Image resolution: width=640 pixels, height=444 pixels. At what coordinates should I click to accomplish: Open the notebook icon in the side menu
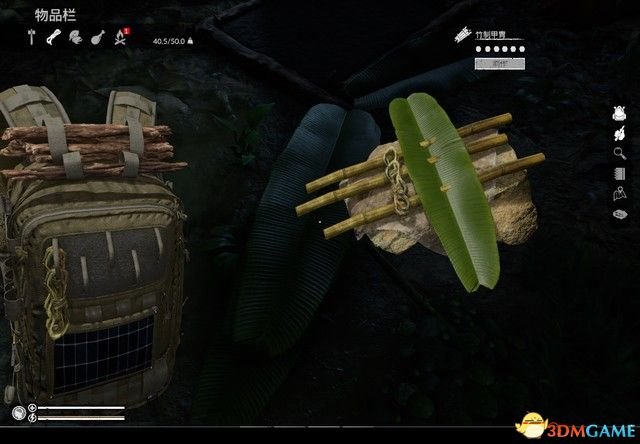click(x=619, y=173)
